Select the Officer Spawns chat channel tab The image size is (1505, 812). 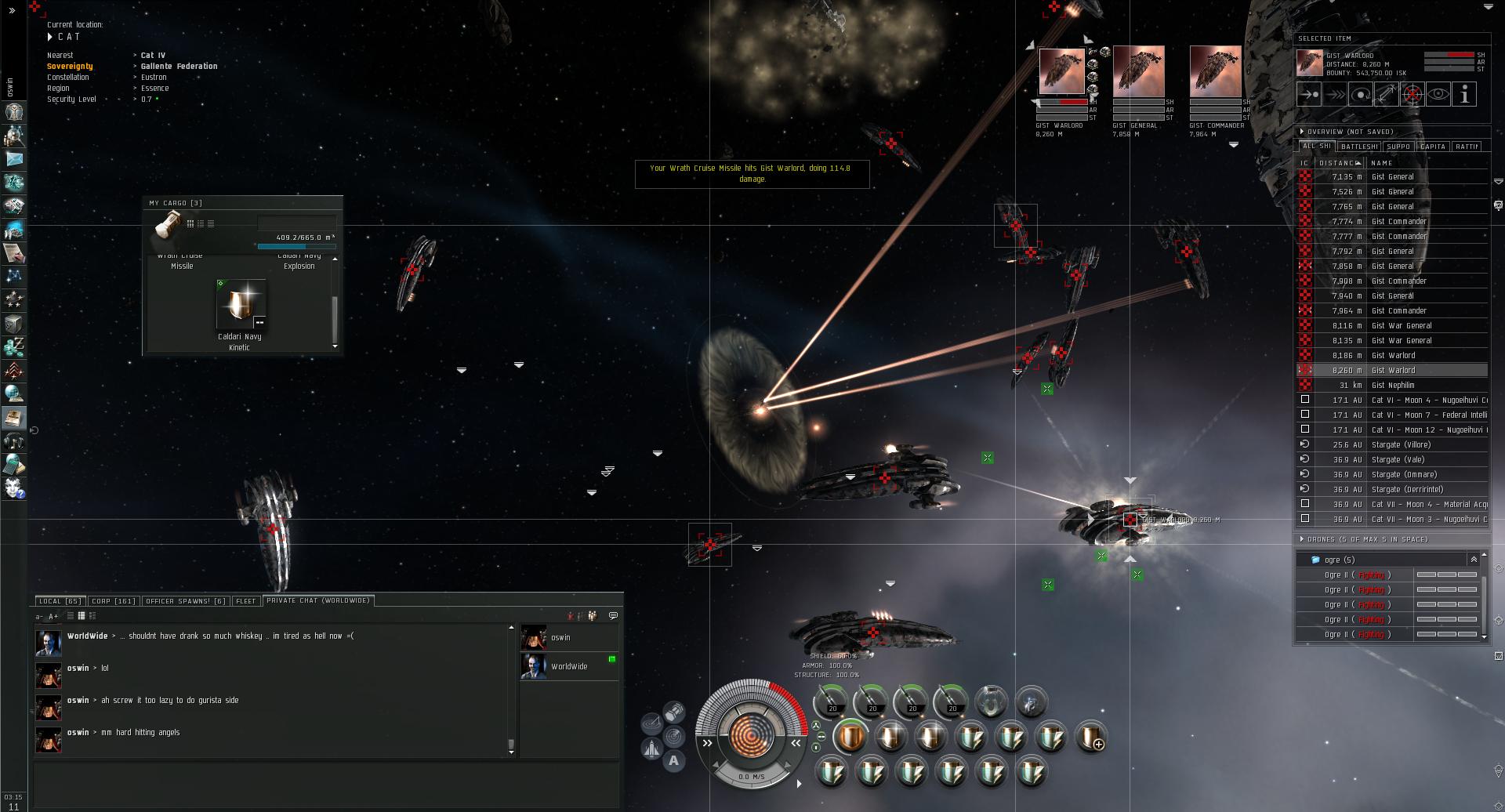point(185,601)
